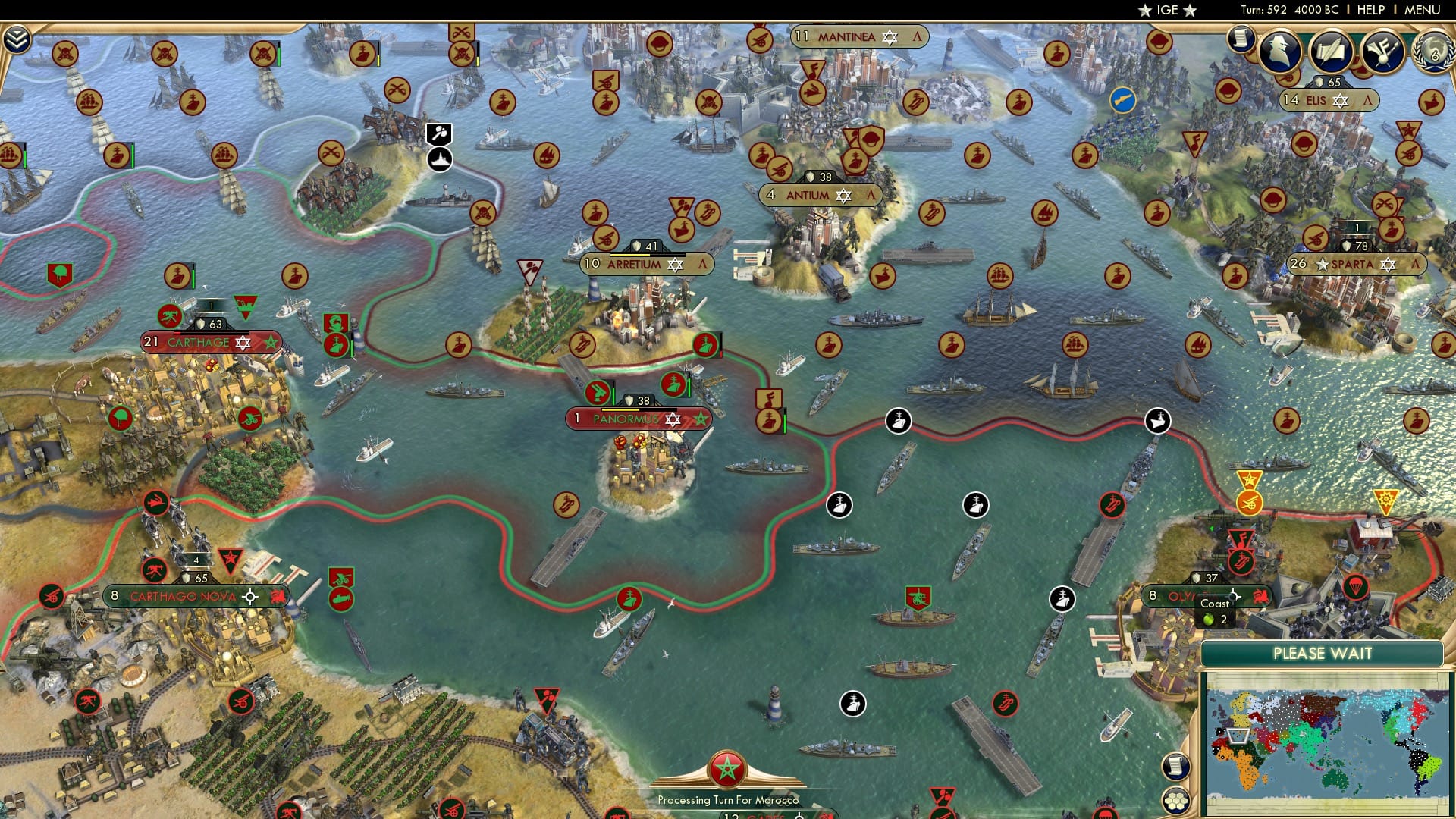Click the Judaism religion icon on Panormus banner
Viewport: 1456px width, 819px height.
[x=672, y=418]
